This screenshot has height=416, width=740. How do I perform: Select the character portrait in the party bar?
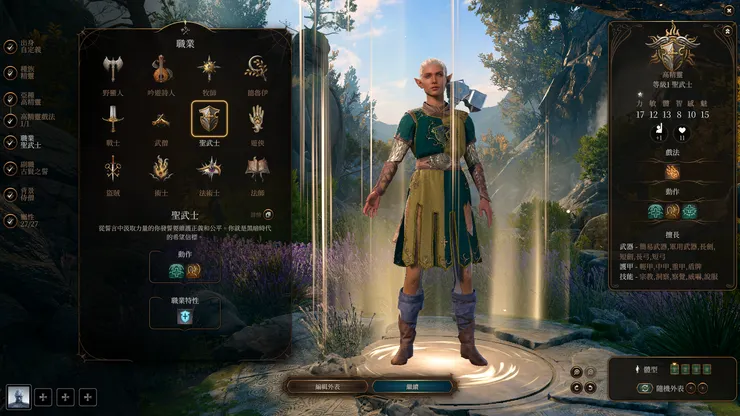(18, 397)
